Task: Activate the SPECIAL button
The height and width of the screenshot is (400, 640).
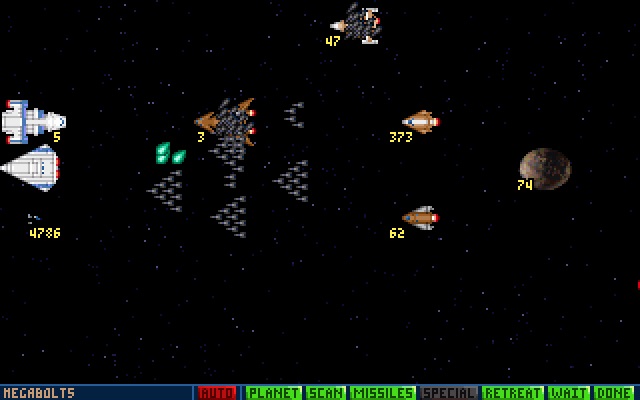Action: [448, 393]
